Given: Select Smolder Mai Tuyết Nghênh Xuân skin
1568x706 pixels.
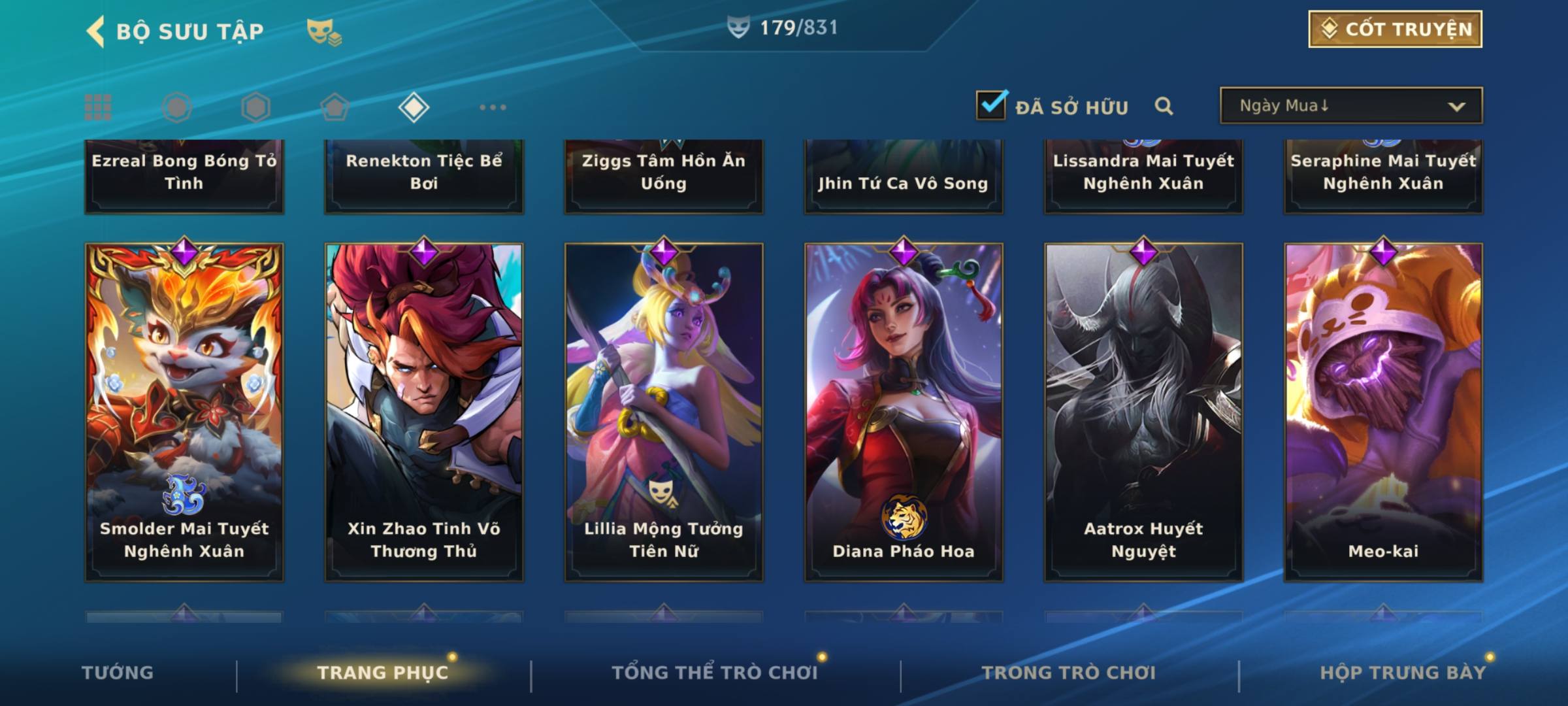Looking at the screenshot, I should click(x=184, y=412).
